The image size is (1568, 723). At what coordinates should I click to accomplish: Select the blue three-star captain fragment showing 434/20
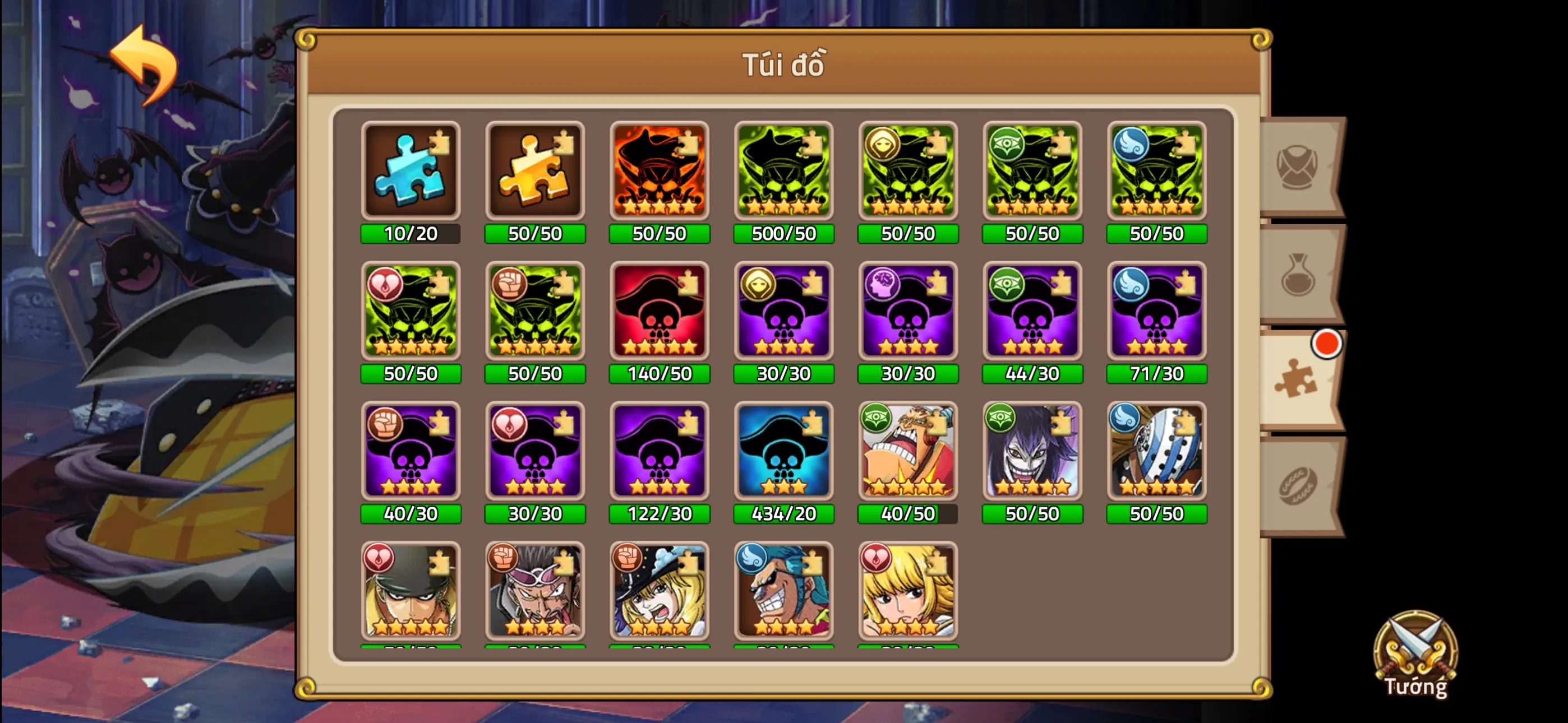point(783,452)
